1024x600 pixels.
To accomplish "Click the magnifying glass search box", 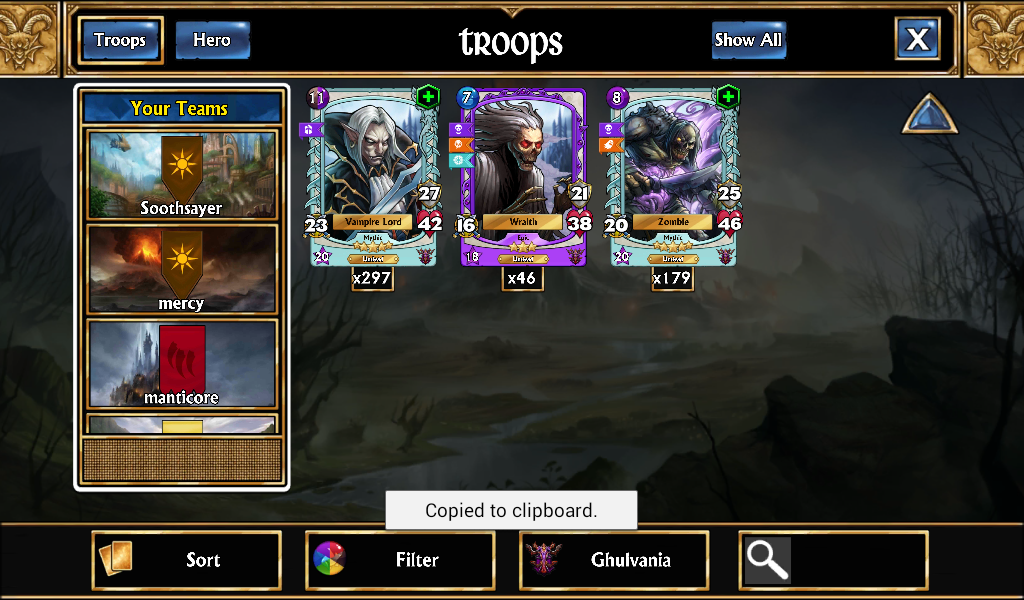I will pos(833,560).
